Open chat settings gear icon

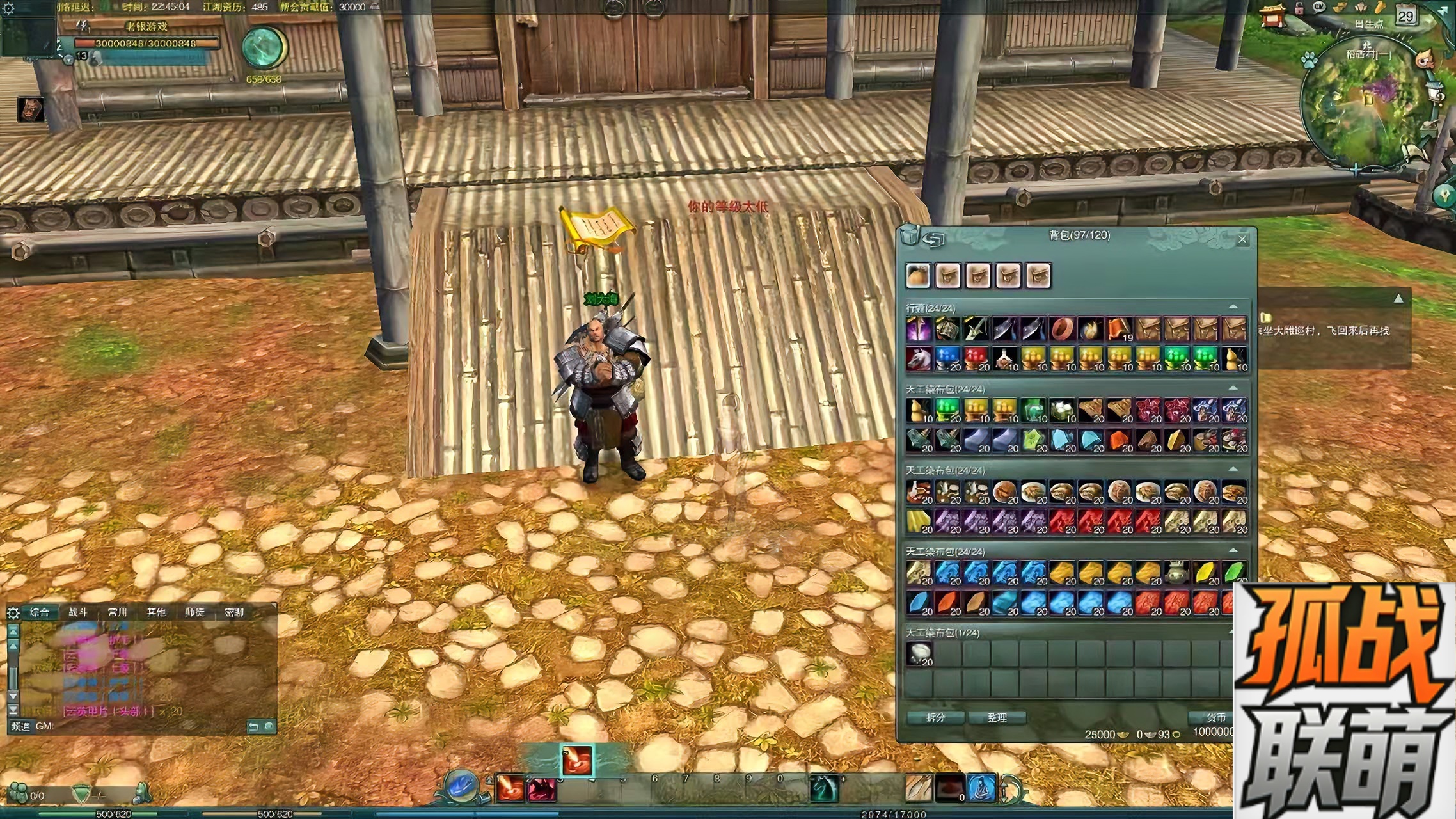click(x=13, y=613)
